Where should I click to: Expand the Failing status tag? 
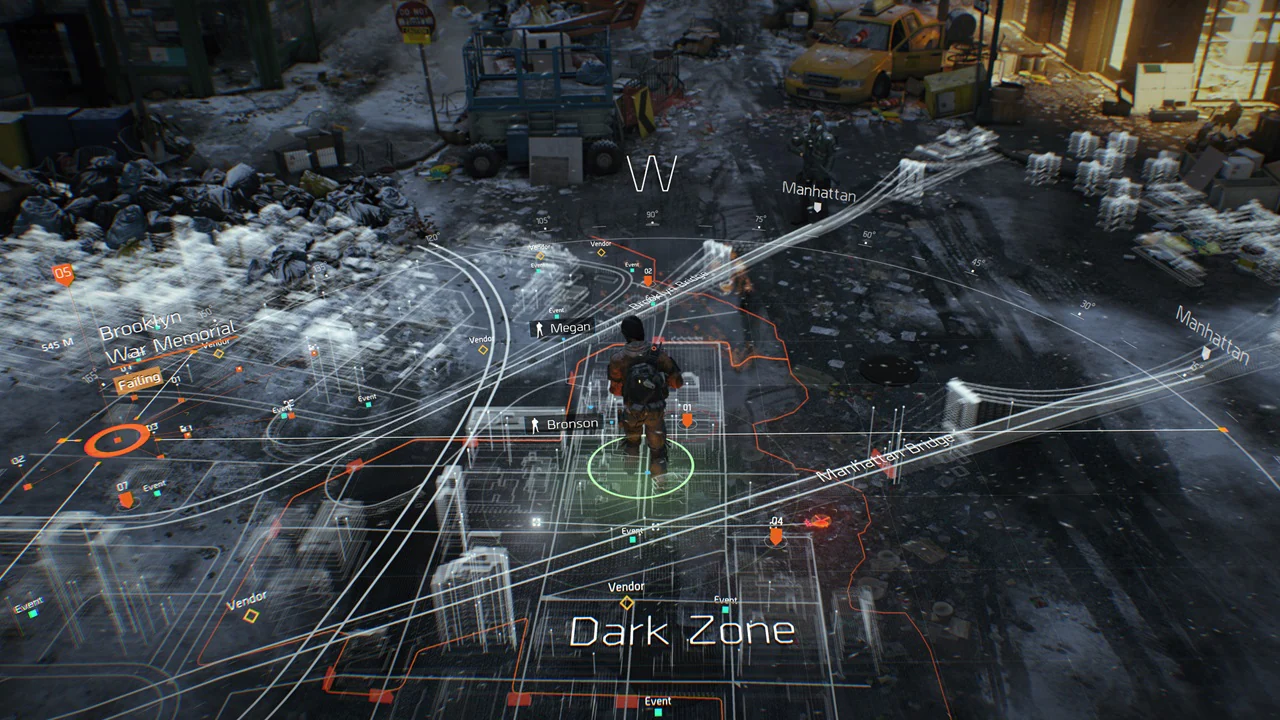pyautogui.click(x=139, y=378)
